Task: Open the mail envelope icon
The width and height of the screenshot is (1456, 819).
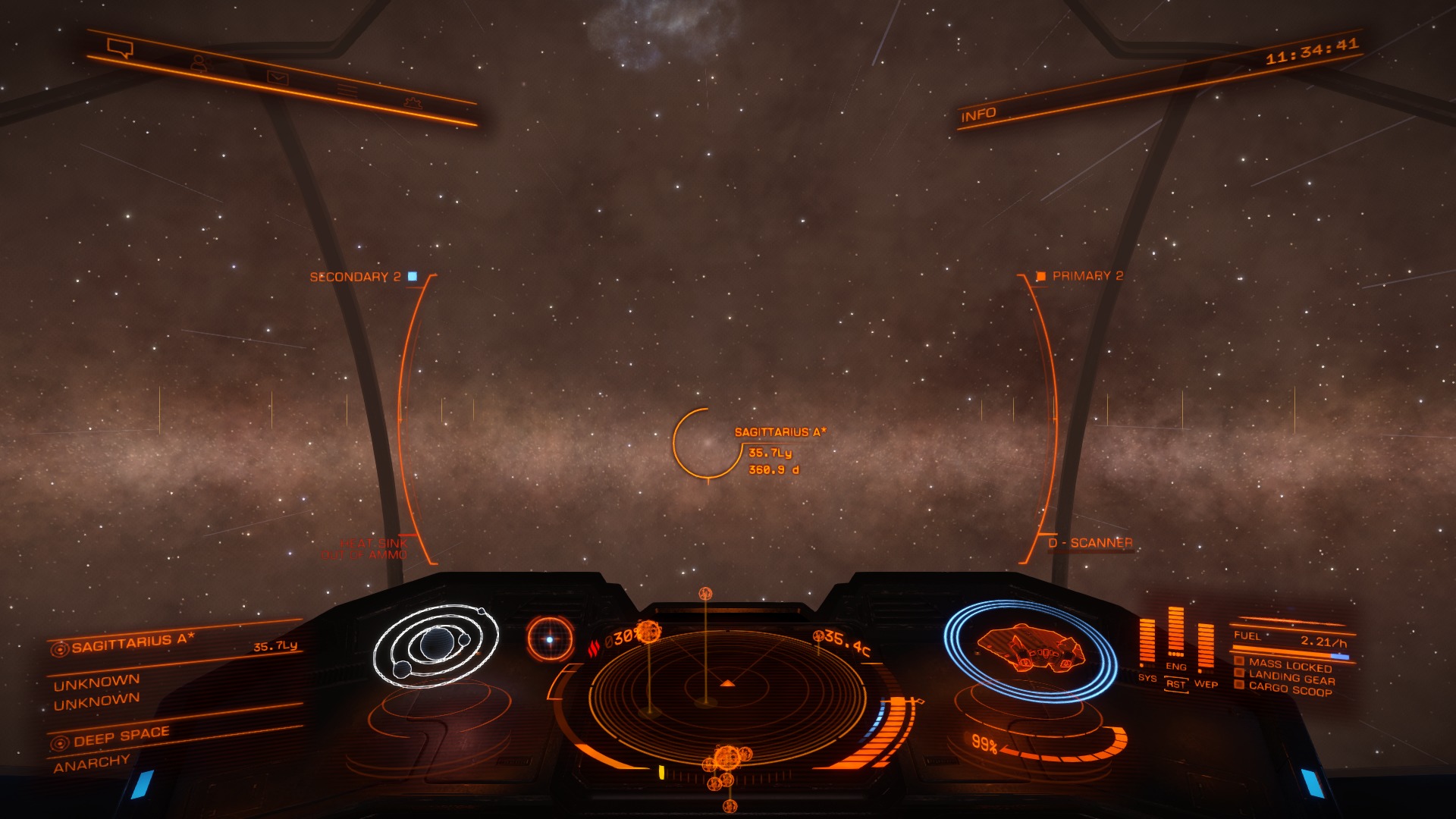Action: pyautogui.click(x=278, y=77)
